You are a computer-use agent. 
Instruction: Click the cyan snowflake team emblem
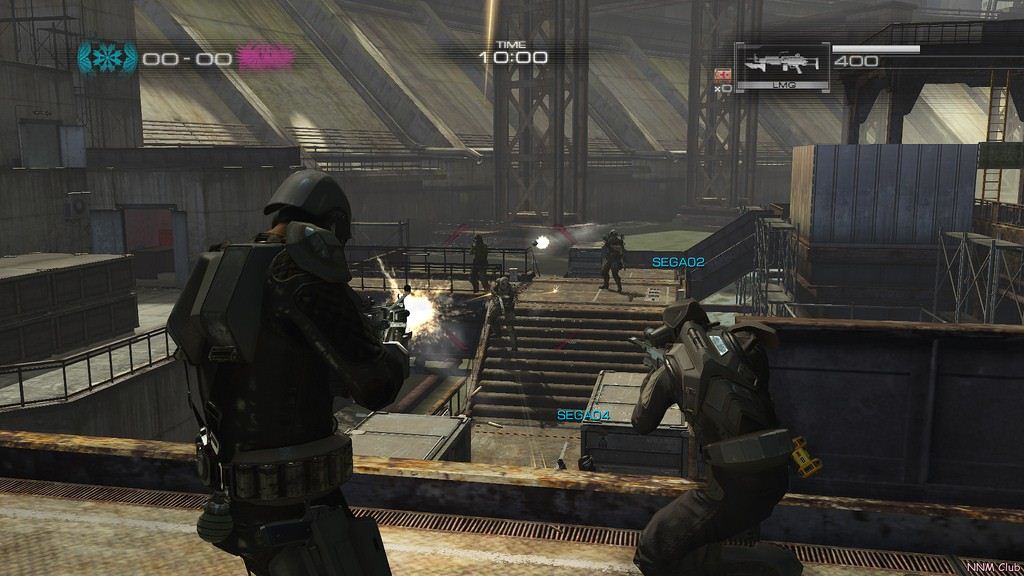108,58
